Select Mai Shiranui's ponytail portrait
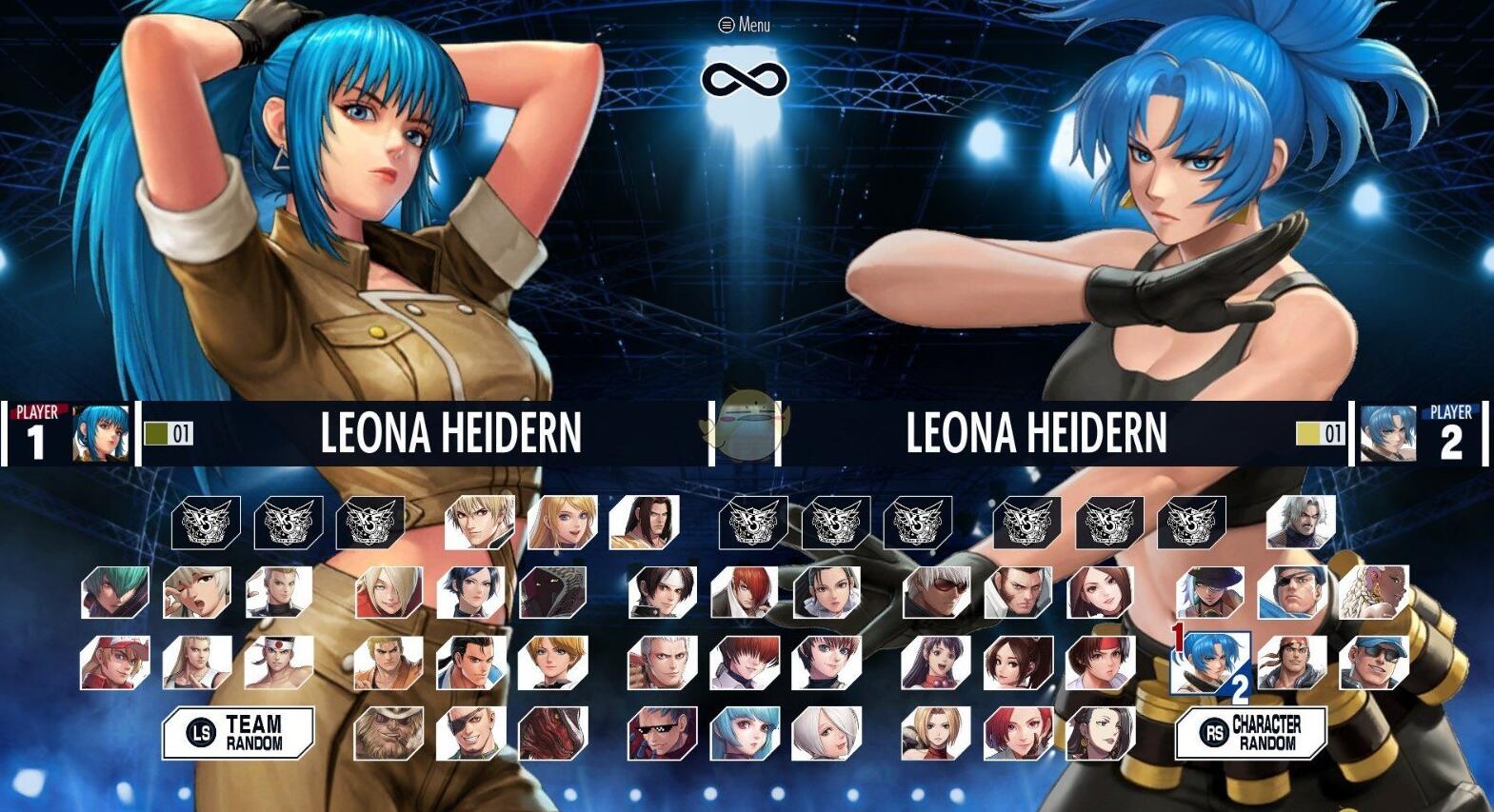The image size is (1494, 812). point(1018,663)
